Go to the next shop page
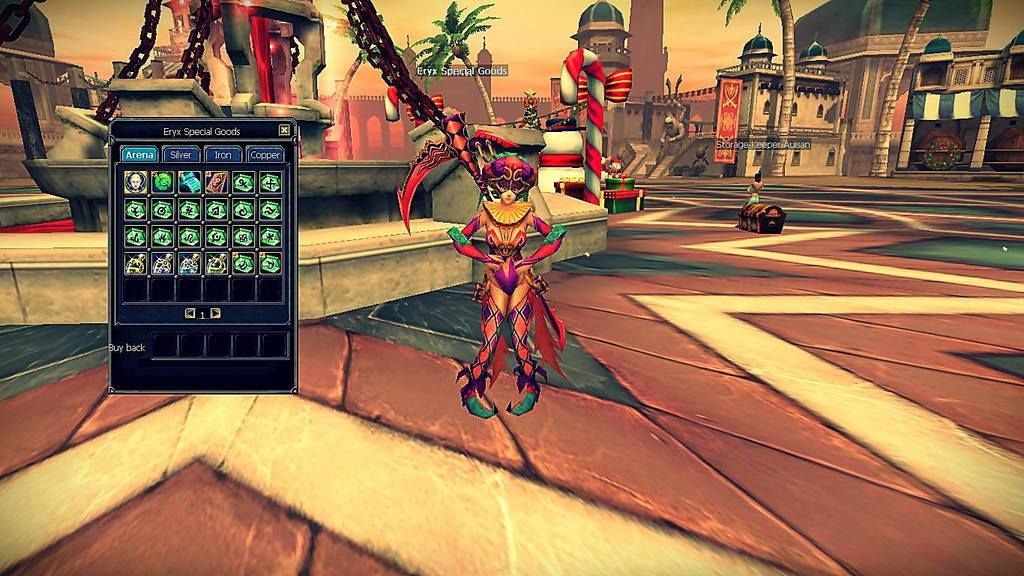 click(x=216, y=313)
